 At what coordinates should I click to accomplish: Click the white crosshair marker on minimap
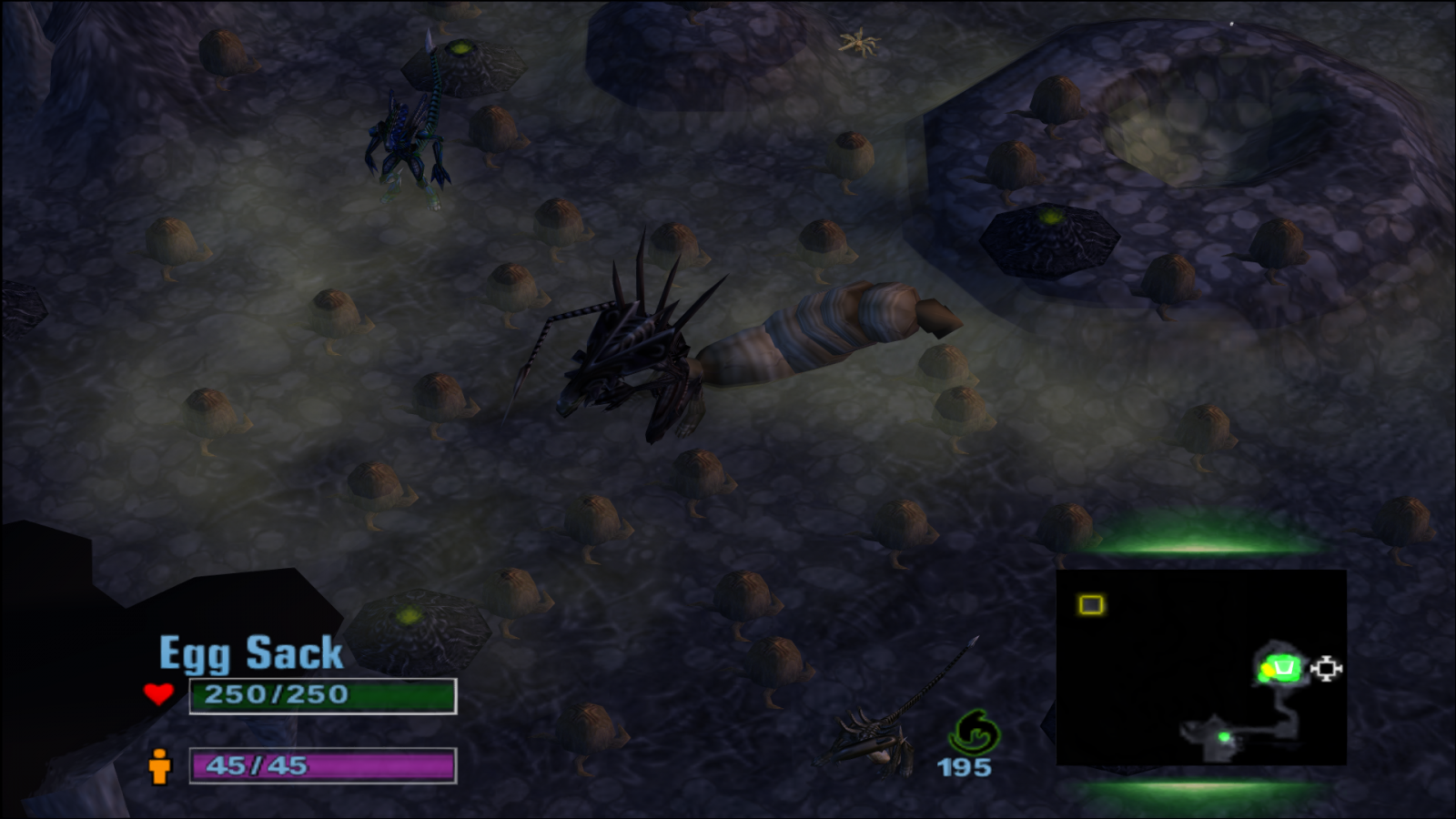[1326, 669]
